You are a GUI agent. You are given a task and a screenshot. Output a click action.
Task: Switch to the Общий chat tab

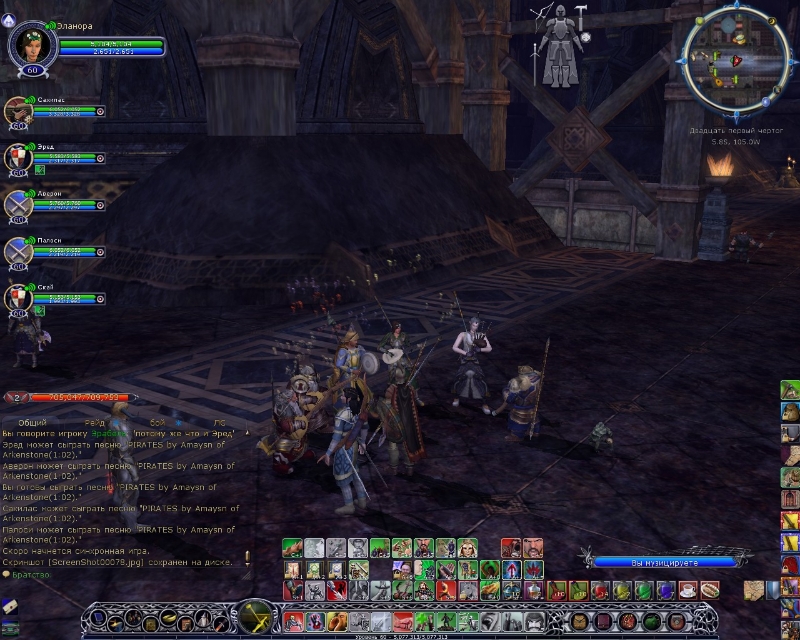pyautogui.click(x=32, y=423)
